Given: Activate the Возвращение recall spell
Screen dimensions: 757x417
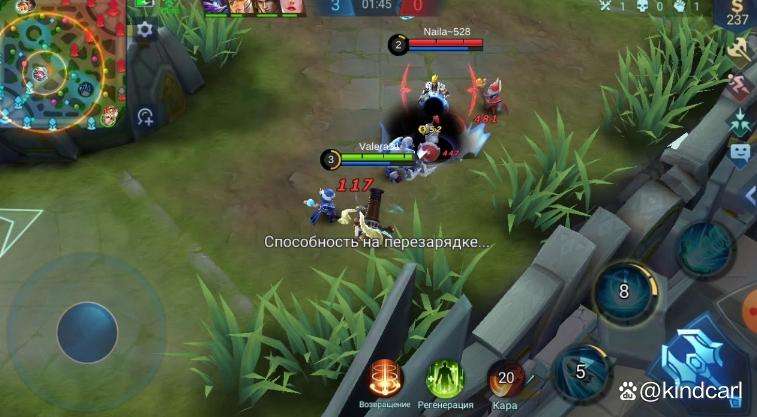Looking at the screenshot, I should click(384, 378).
